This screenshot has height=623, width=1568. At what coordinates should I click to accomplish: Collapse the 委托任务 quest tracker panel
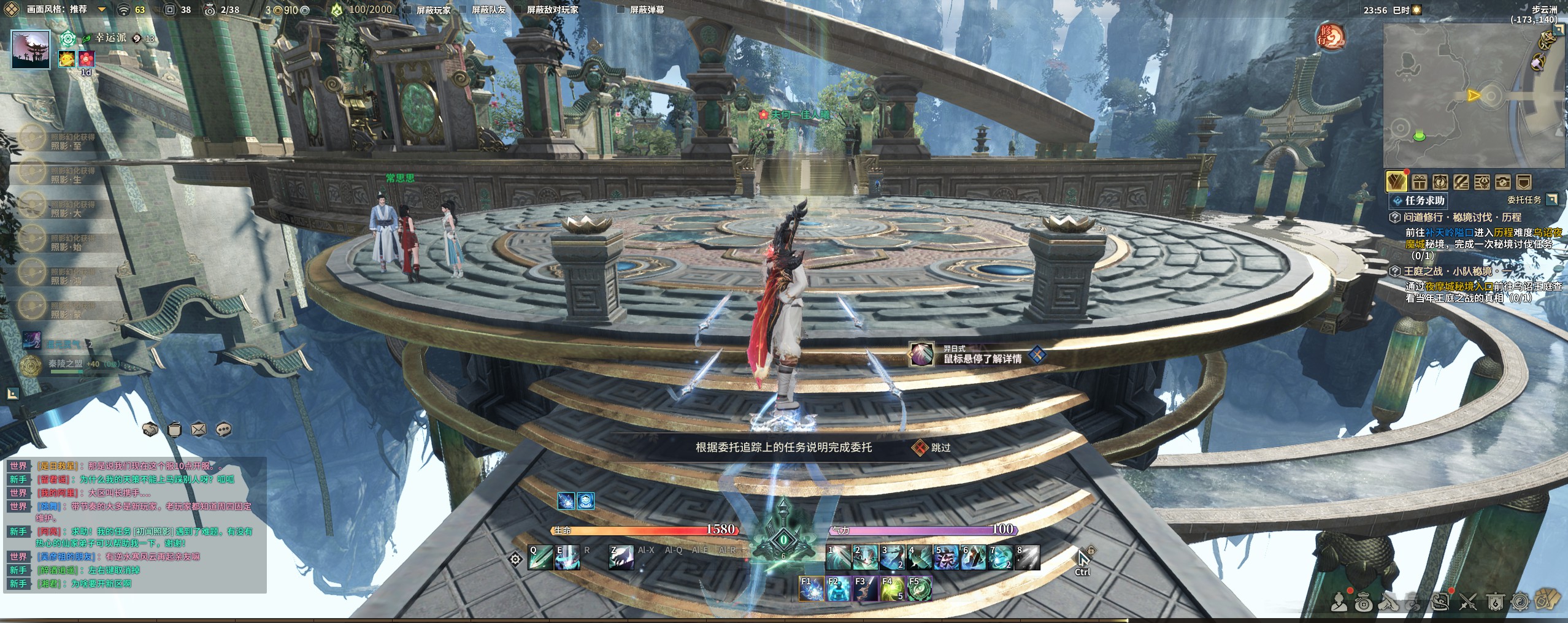pos(1551,199)
